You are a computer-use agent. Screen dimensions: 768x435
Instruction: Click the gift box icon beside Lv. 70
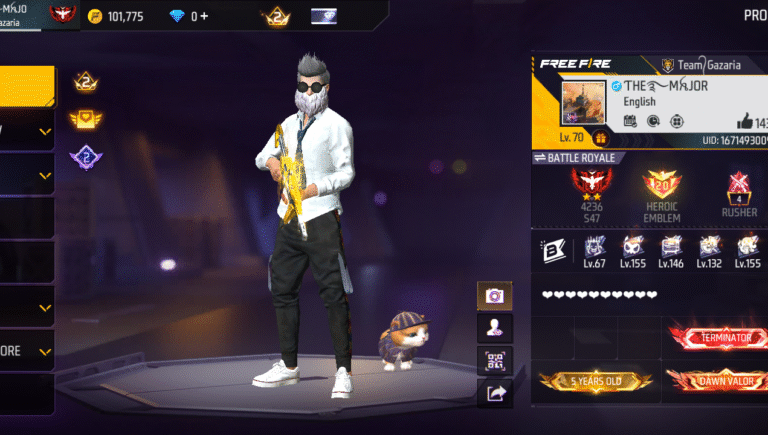pyautogui.click(x=601, y=138)
